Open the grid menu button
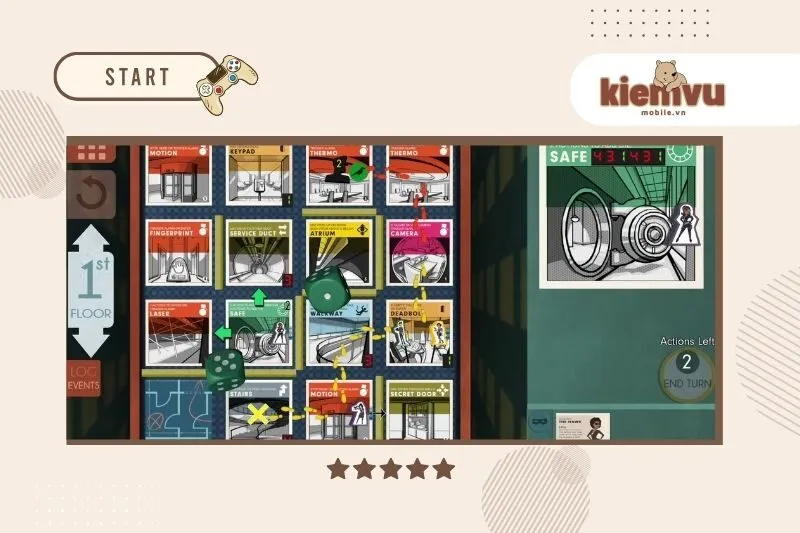The width and height of the screenshot is (800, 533). (91, 154)
